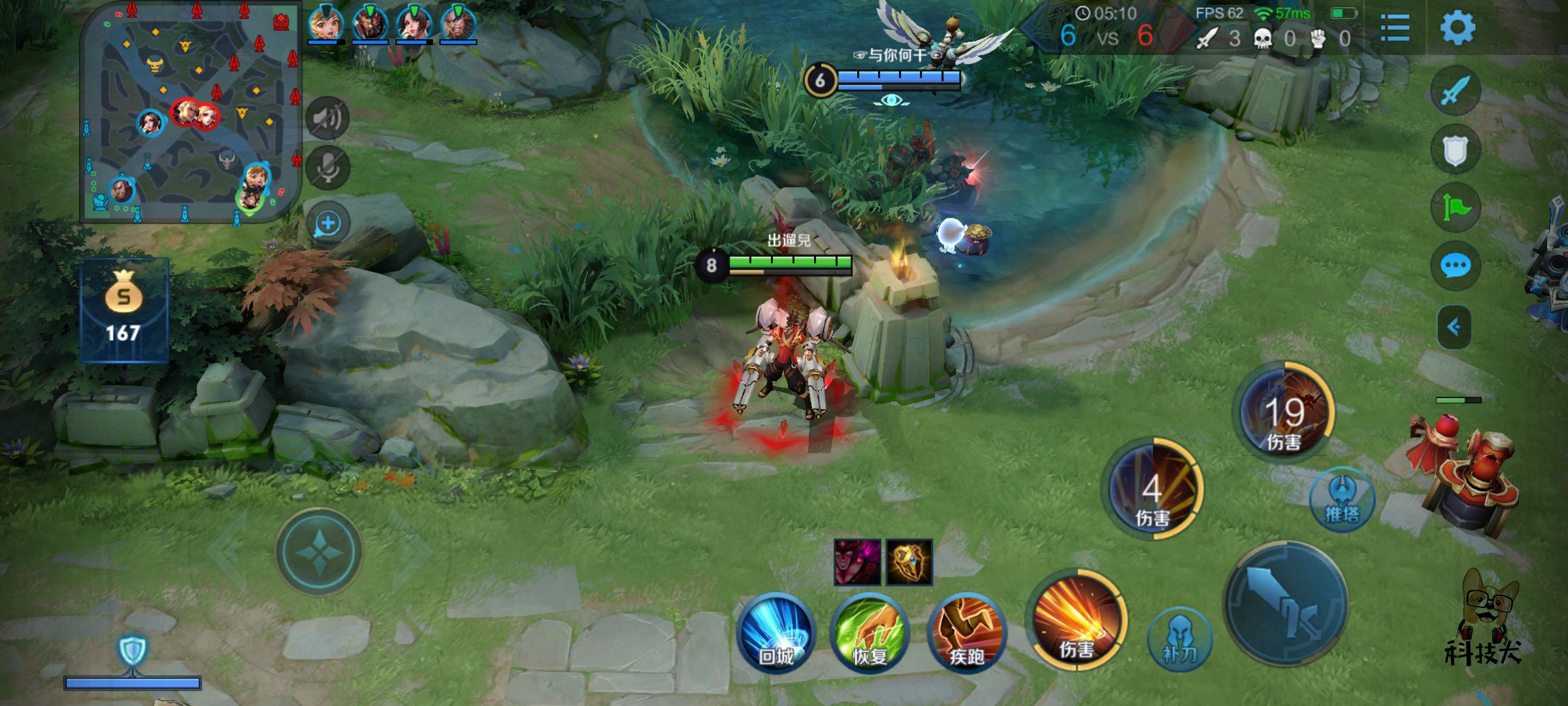Image resolution: width=1568 pixels, height=706 pixels.
Task: Open the scoreboard list icon
Action: [x=1395, y=27]
